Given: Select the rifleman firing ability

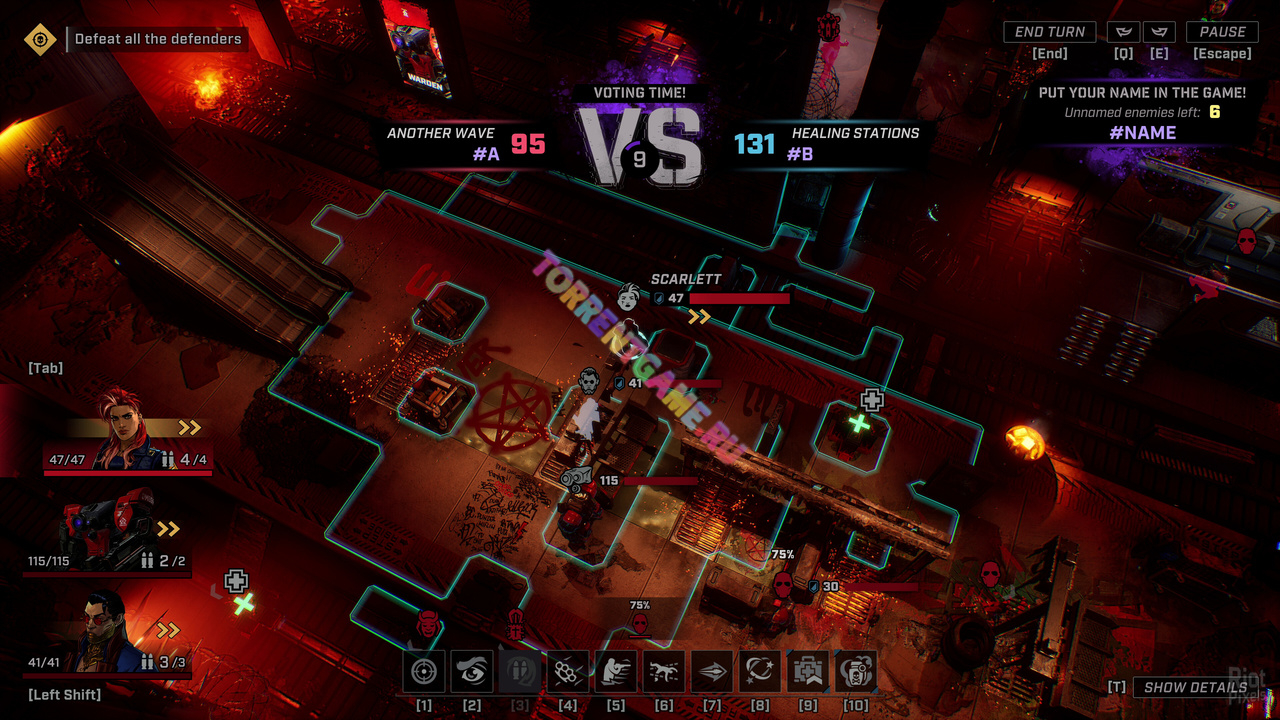Looking at the screenshot, I should point(616,672).
